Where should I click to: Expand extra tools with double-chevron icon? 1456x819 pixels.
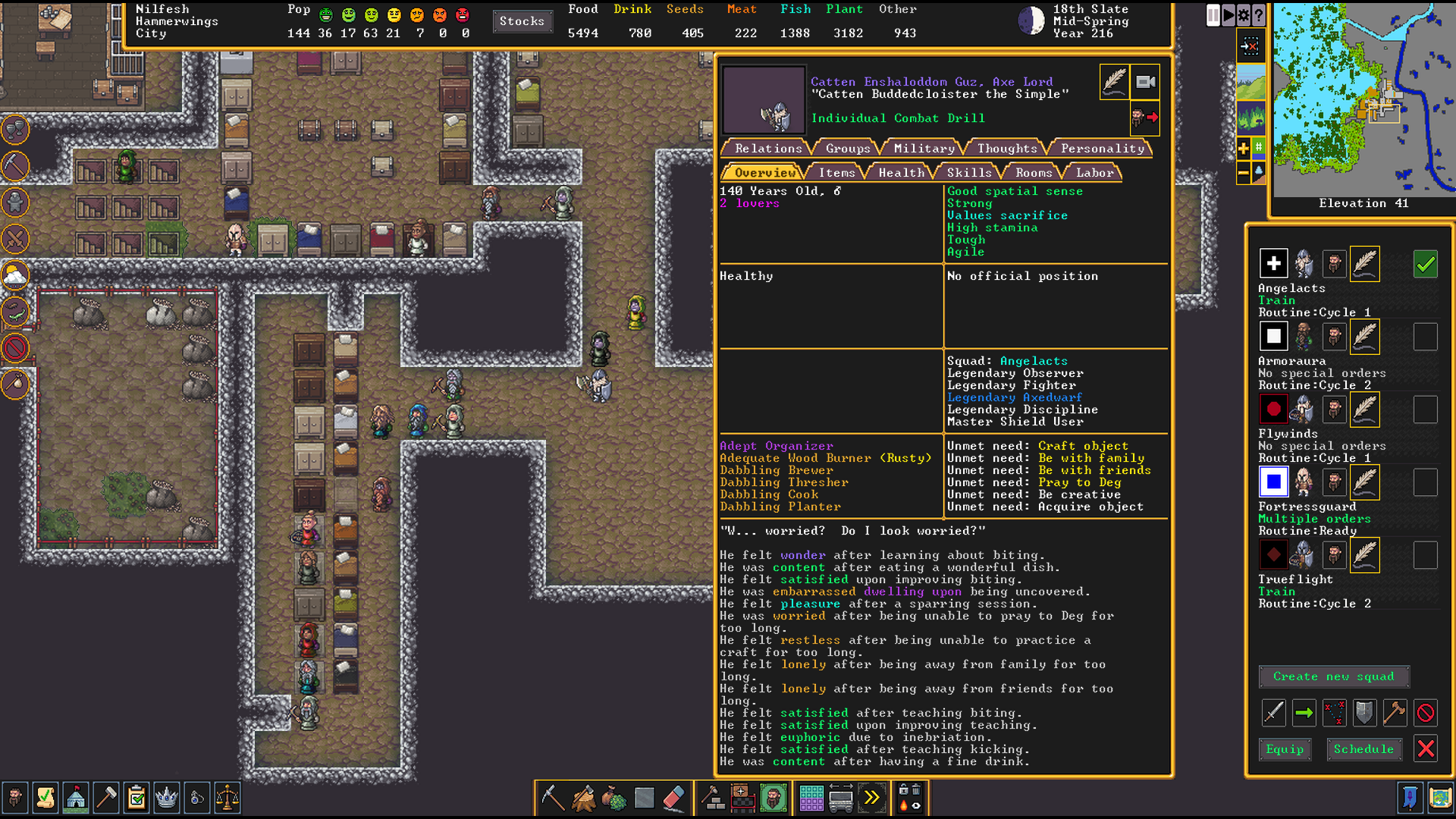(x=873, y=798)
